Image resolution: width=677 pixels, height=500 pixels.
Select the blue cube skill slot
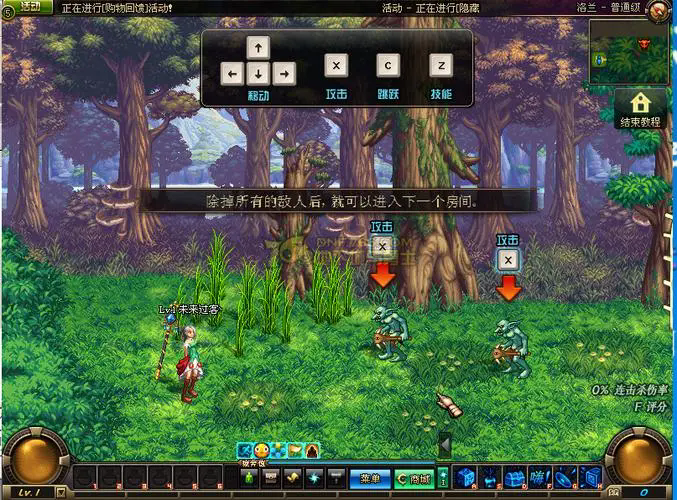click(x=464, y=477)
